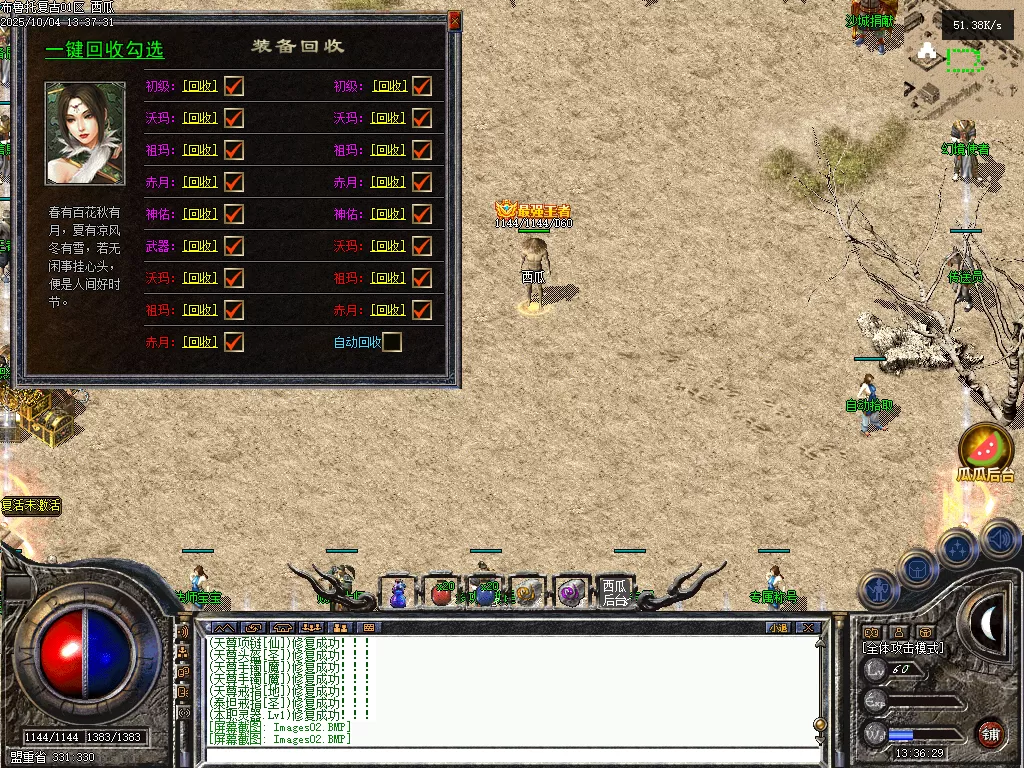The image size is (1024, 768).
Task: Close the equipment recycle panel
Action: pos(455,20)
